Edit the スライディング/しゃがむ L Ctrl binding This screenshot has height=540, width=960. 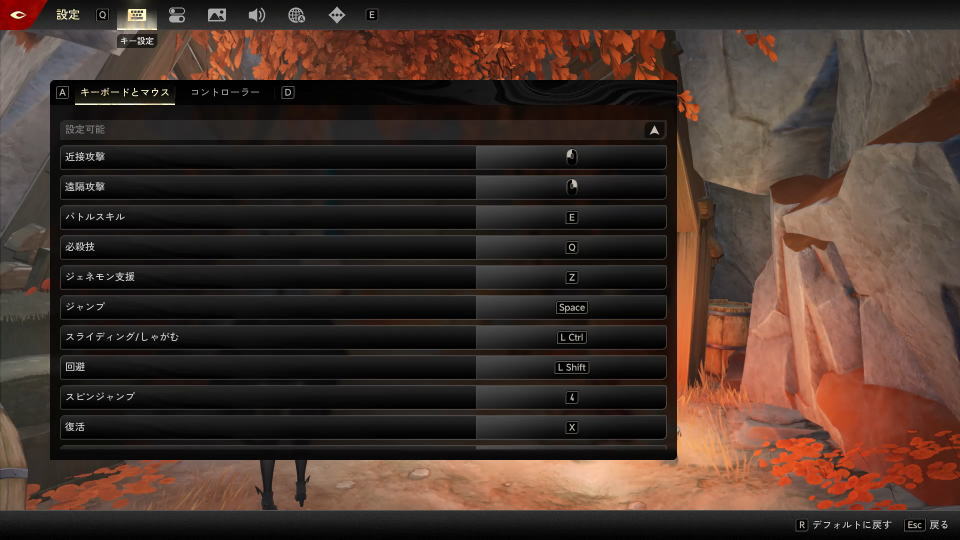[x=571, y=337]
